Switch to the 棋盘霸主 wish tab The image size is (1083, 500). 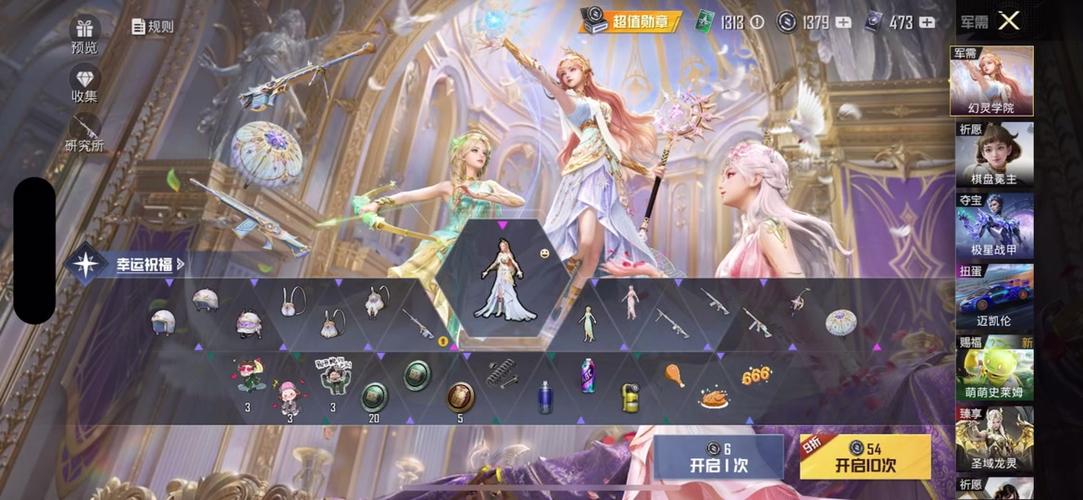pyautogui.click(x=993, y=155)
